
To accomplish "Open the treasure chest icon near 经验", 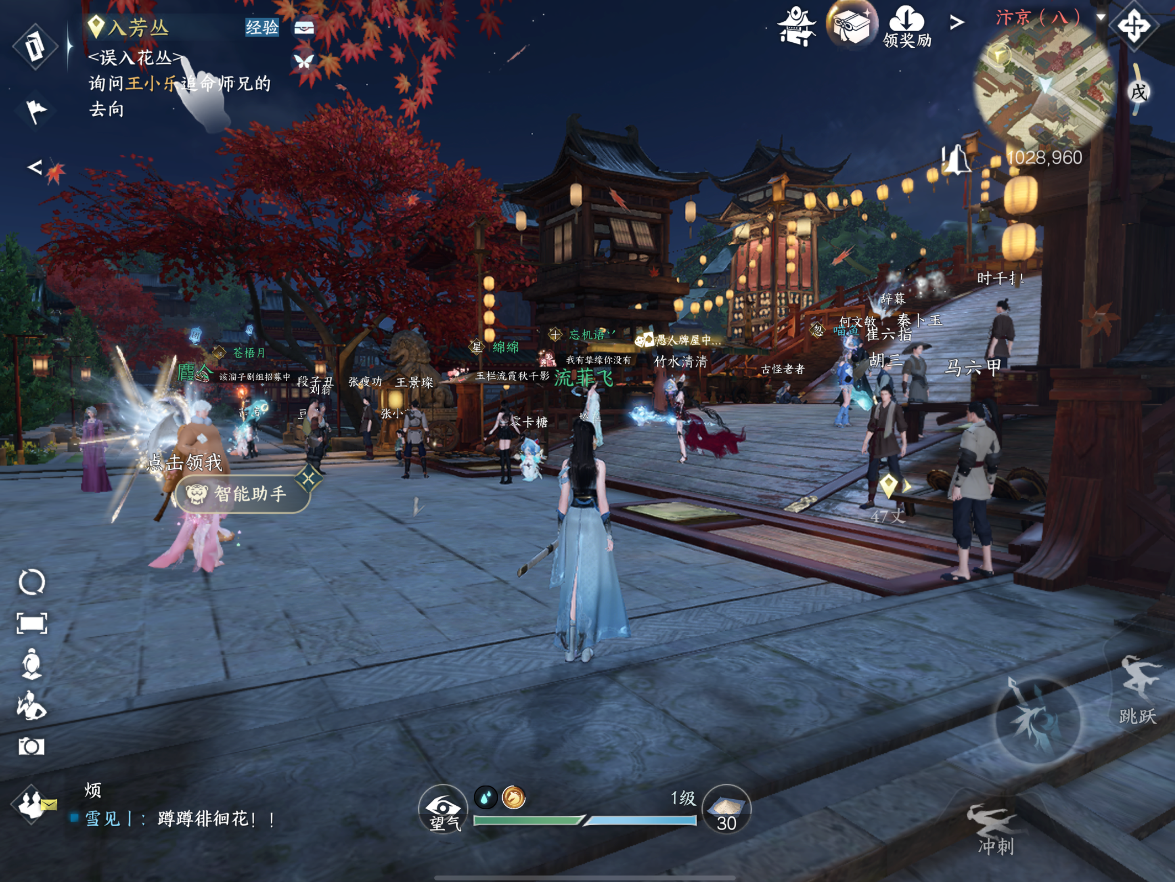I will (304, 27).
